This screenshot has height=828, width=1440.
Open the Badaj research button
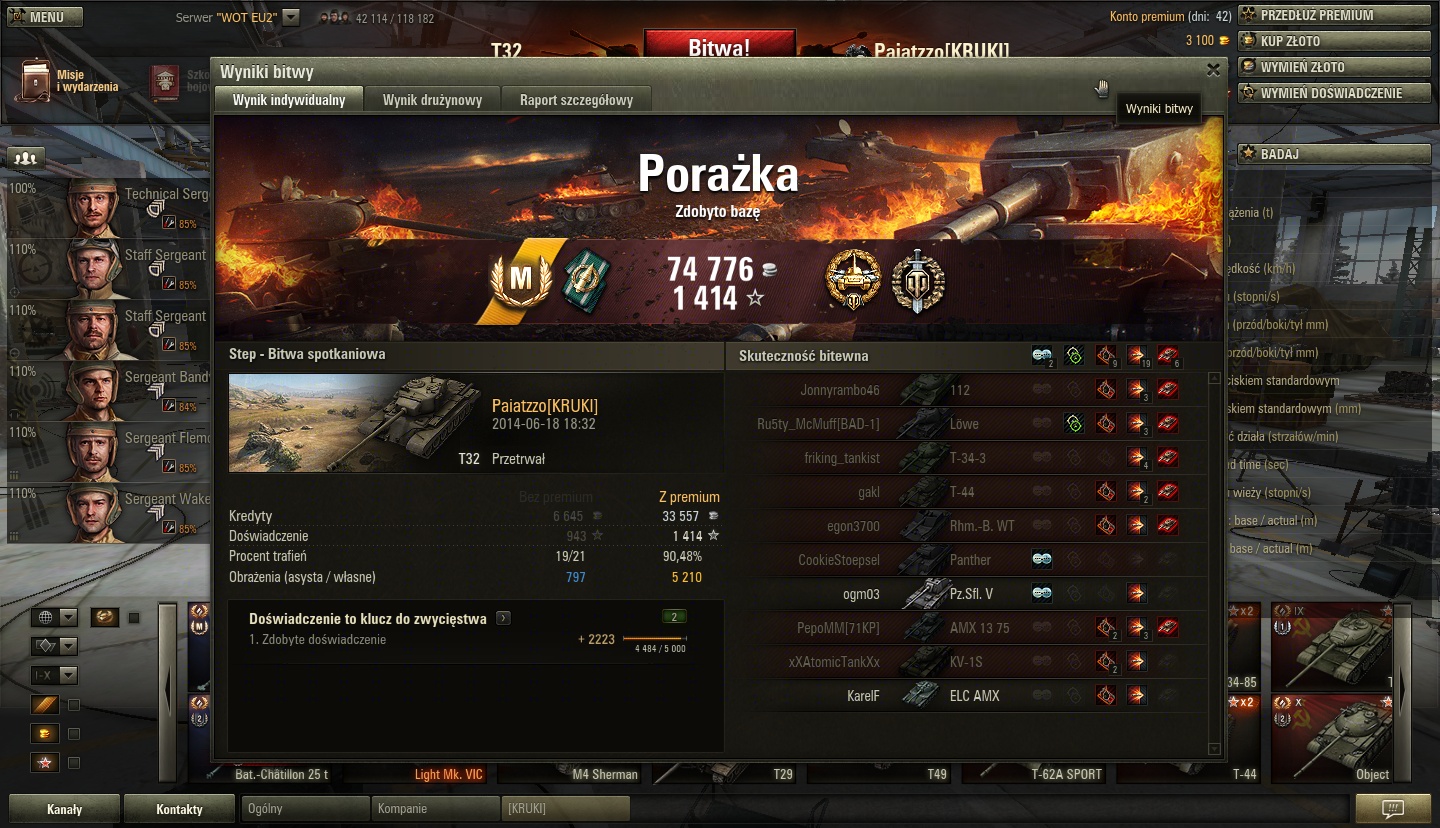[x=1334, y=155]
